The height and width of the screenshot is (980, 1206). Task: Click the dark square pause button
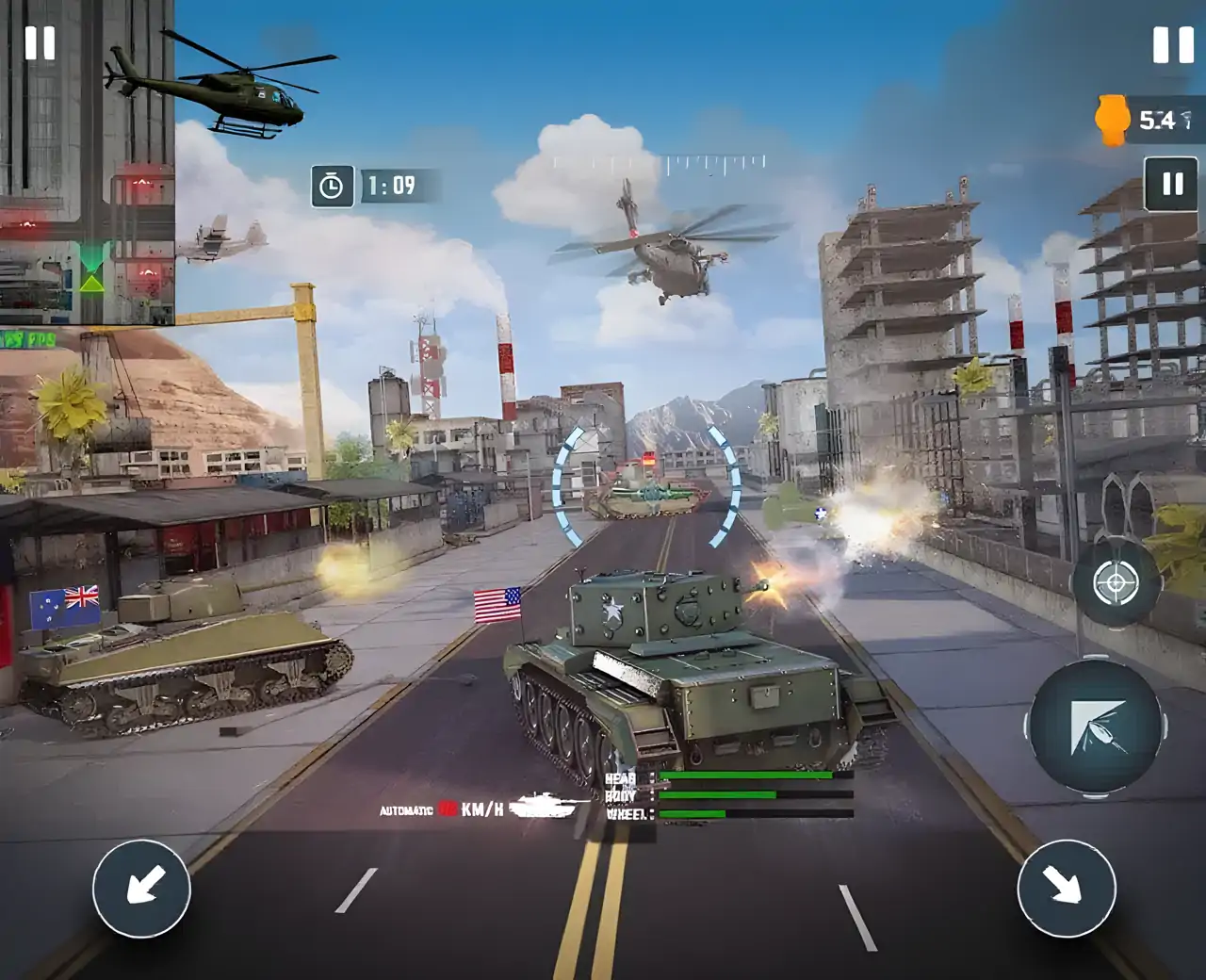click(x=1172, y=184)
